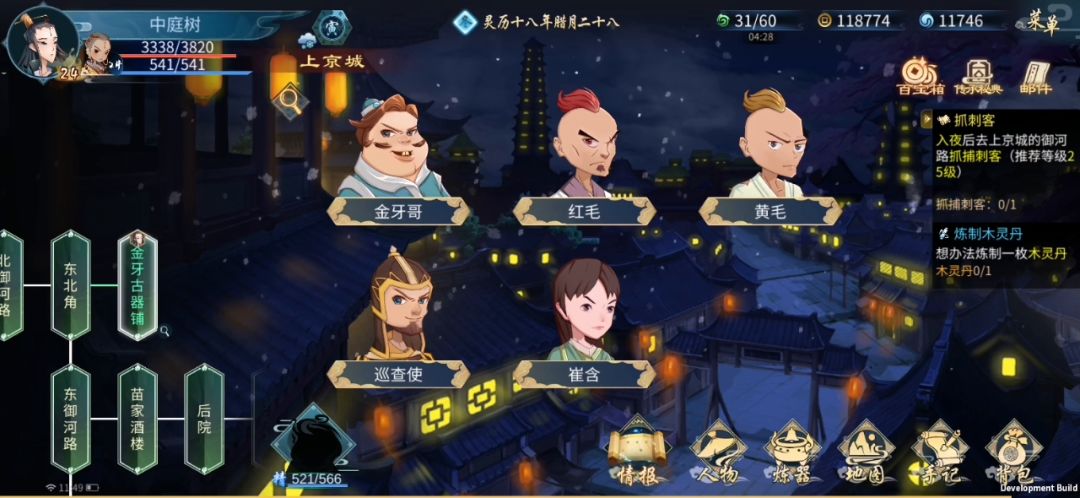
Task: Select 崔含 character portrait
Action: 584,320
